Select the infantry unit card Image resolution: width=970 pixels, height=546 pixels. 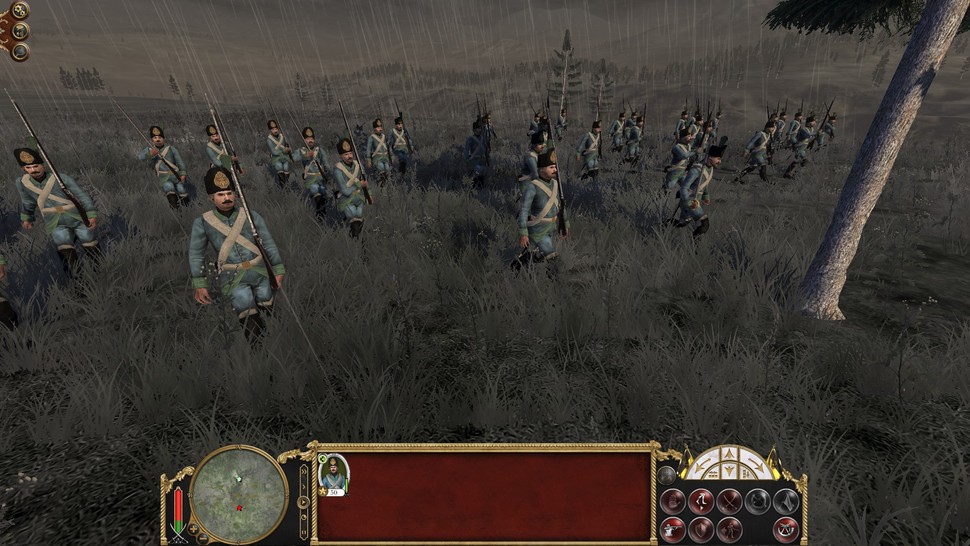333,474
